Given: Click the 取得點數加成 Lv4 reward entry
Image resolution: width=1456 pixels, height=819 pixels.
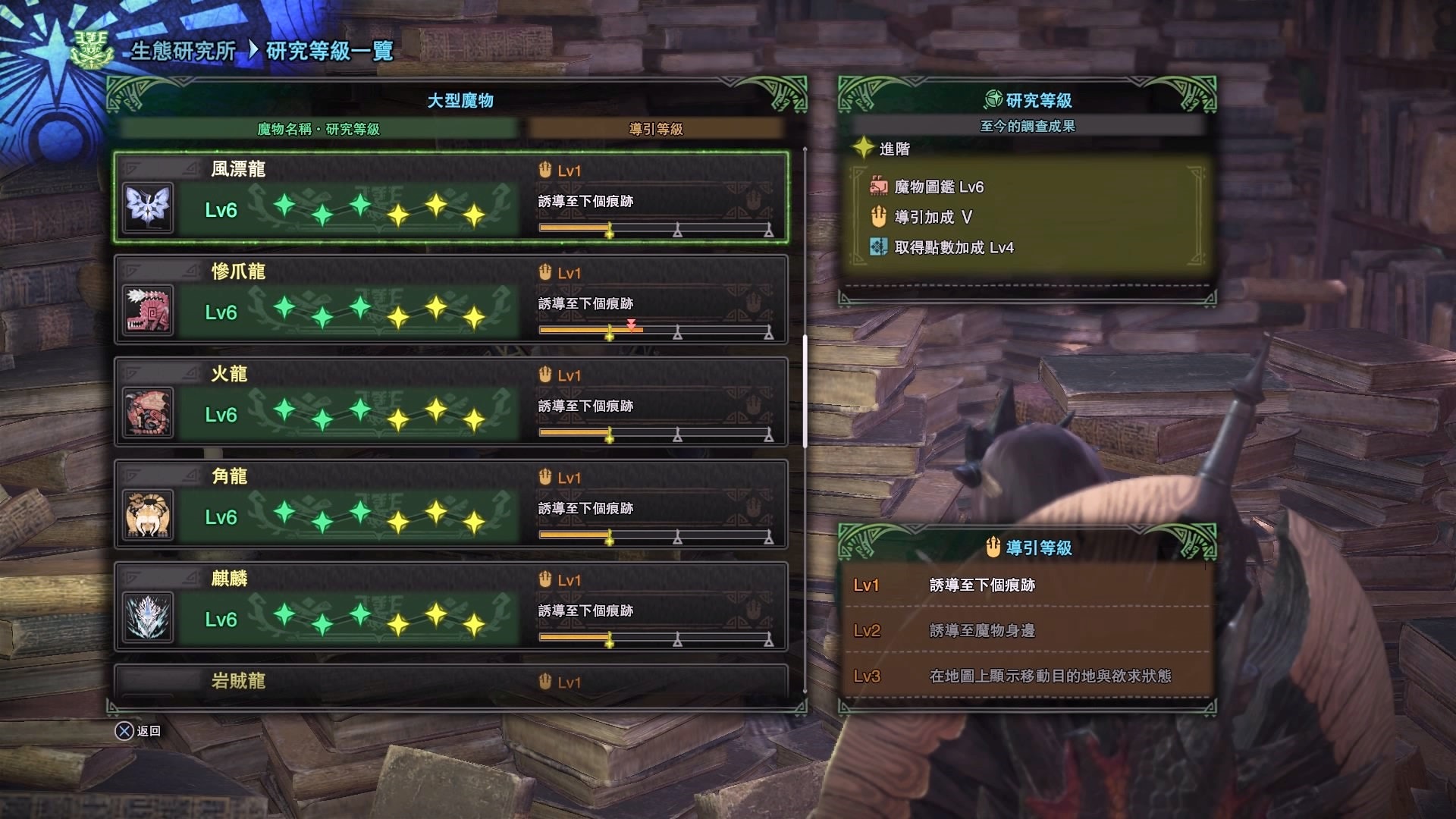Looking at the screenshot, I should [953, 248].
